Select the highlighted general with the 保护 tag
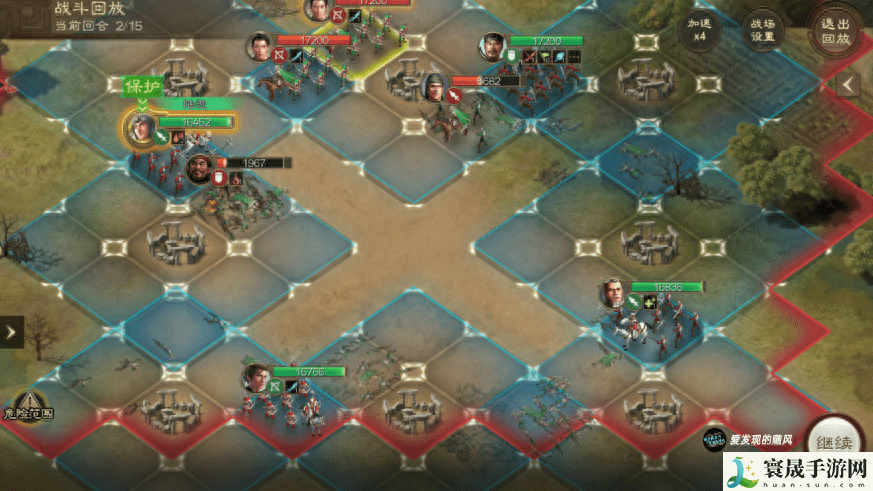This screenshot has width=873, height=491. pos(141,126)
